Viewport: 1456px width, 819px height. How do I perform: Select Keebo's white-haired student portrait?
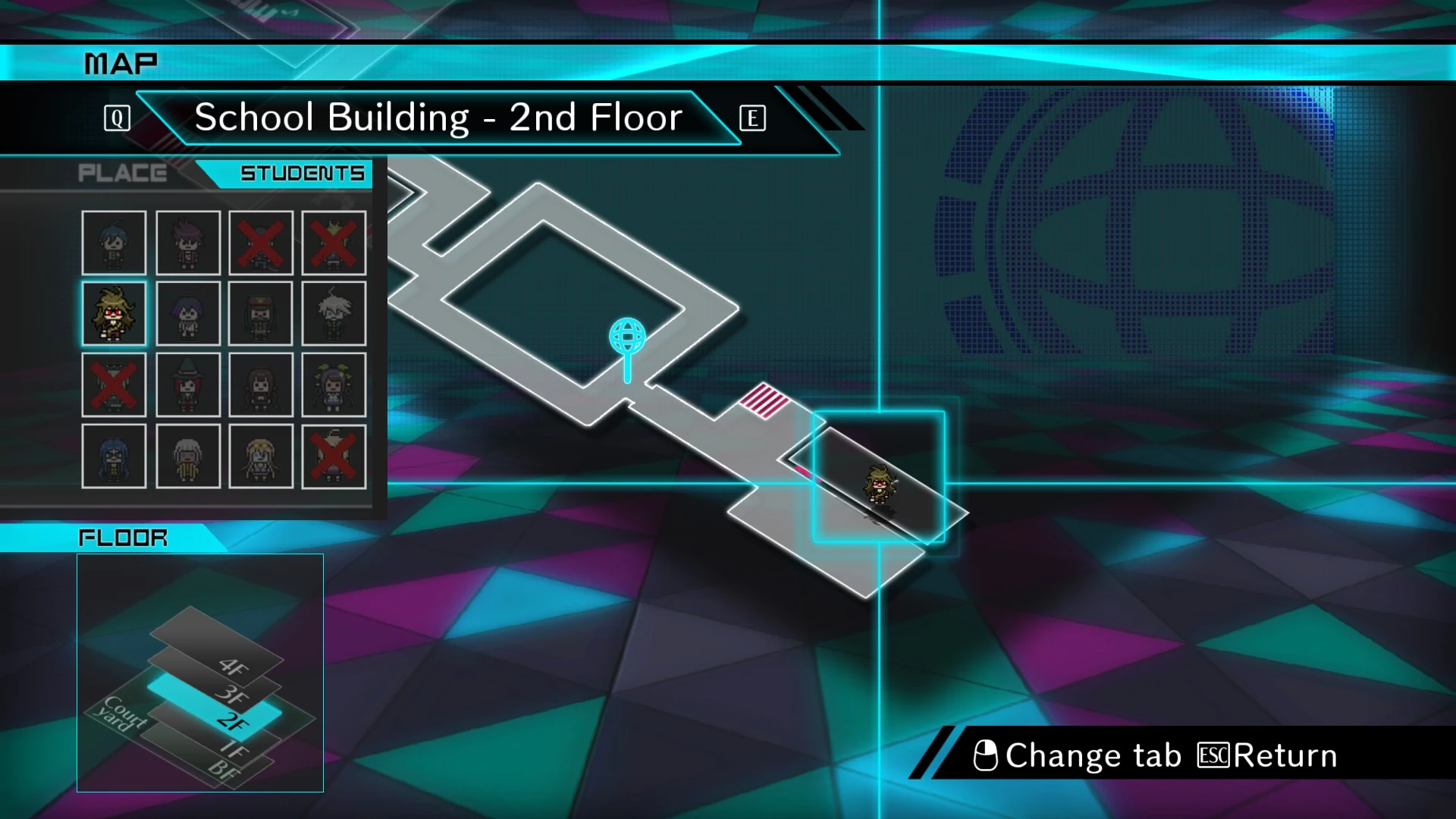(334, 313)
